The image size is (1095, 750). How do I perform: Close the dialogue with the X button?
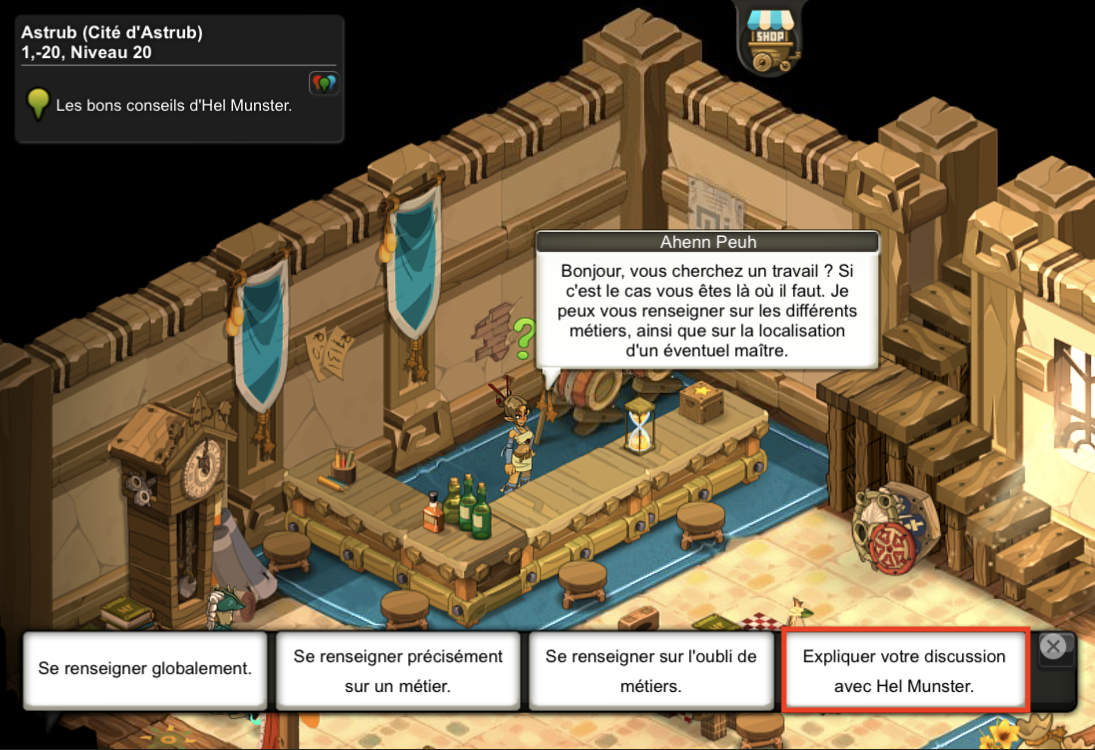coord(1052,647)
